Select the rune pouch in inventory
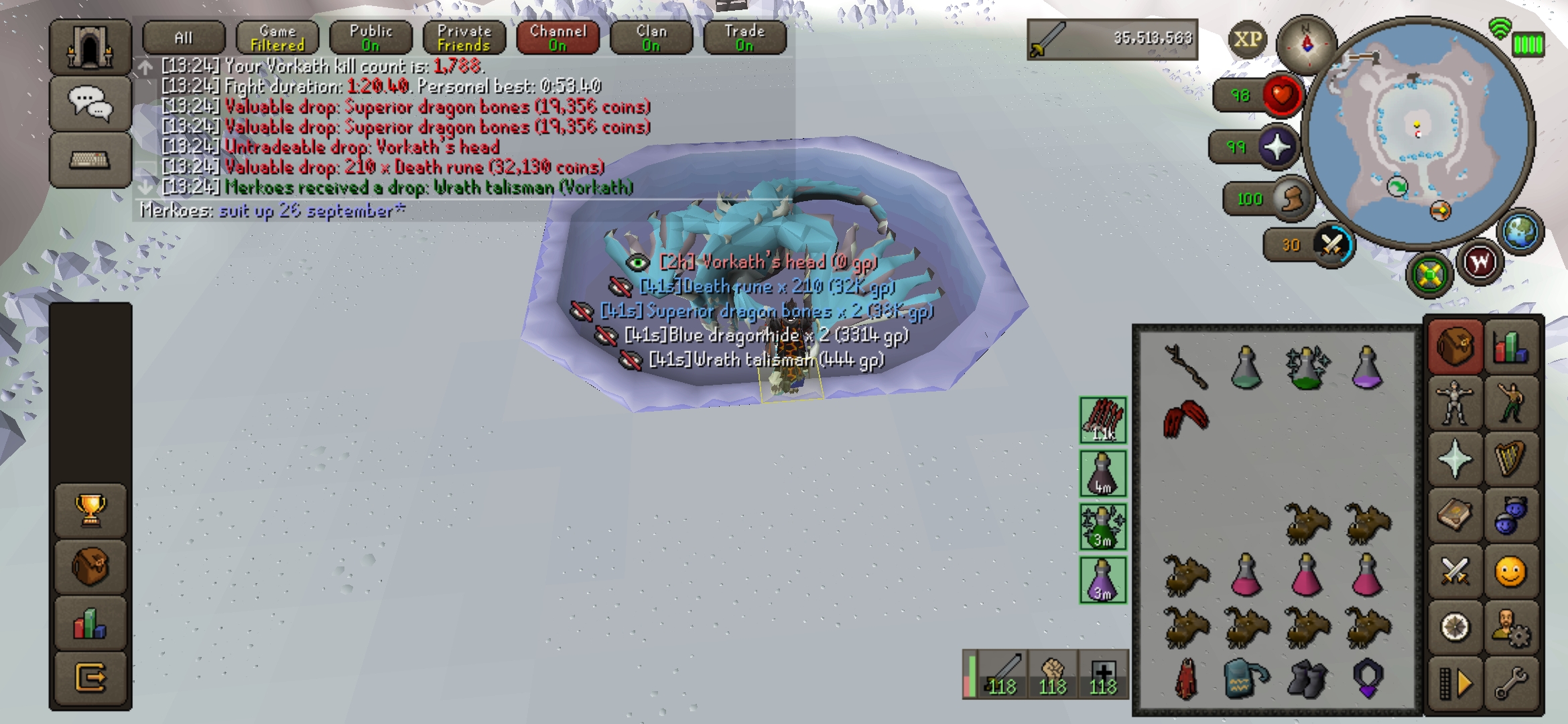 click(x=1245, y=678)
